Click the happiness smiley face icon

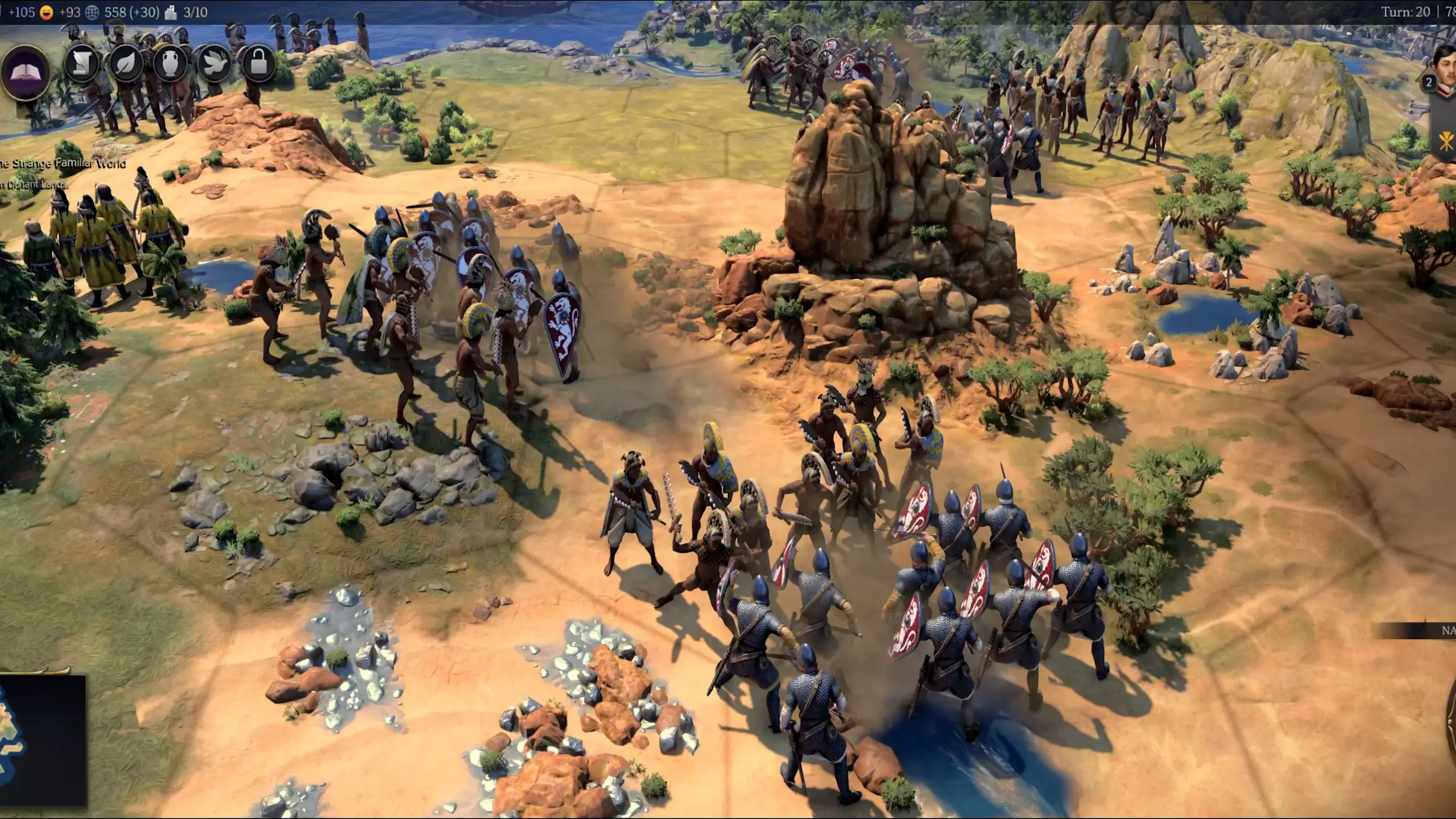tap(47, 12)
